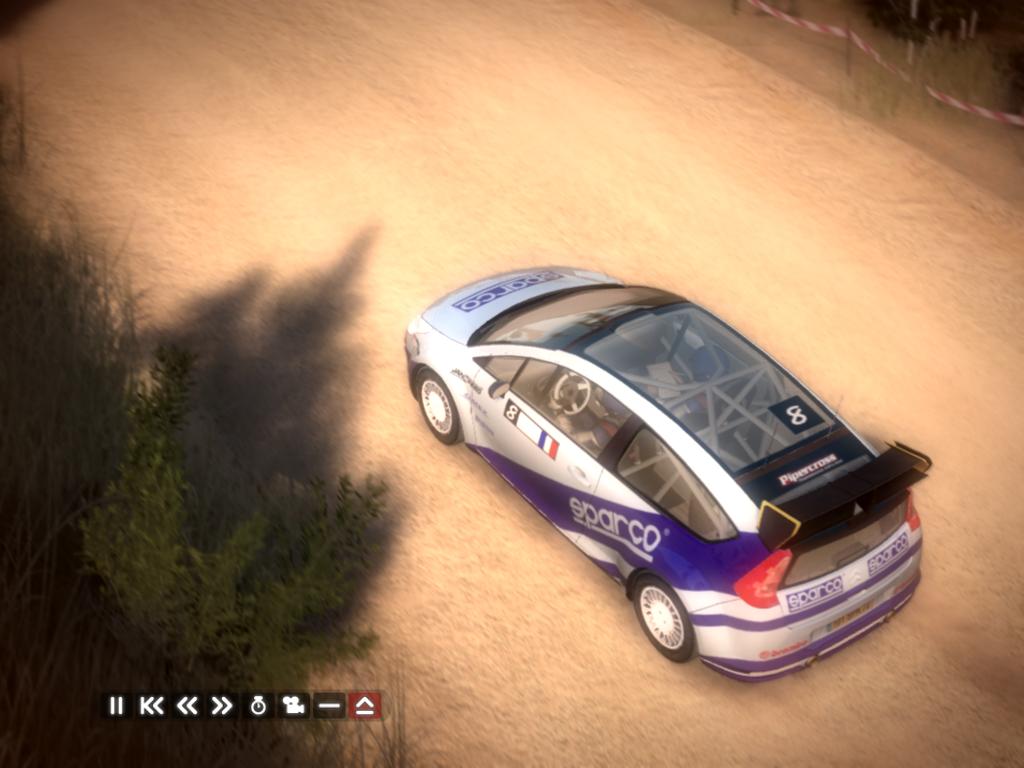This screenshot has width=1024, height=768.
Task: Click the minus bar replay button
Action: pyautogui.click(x=328, y=706)
